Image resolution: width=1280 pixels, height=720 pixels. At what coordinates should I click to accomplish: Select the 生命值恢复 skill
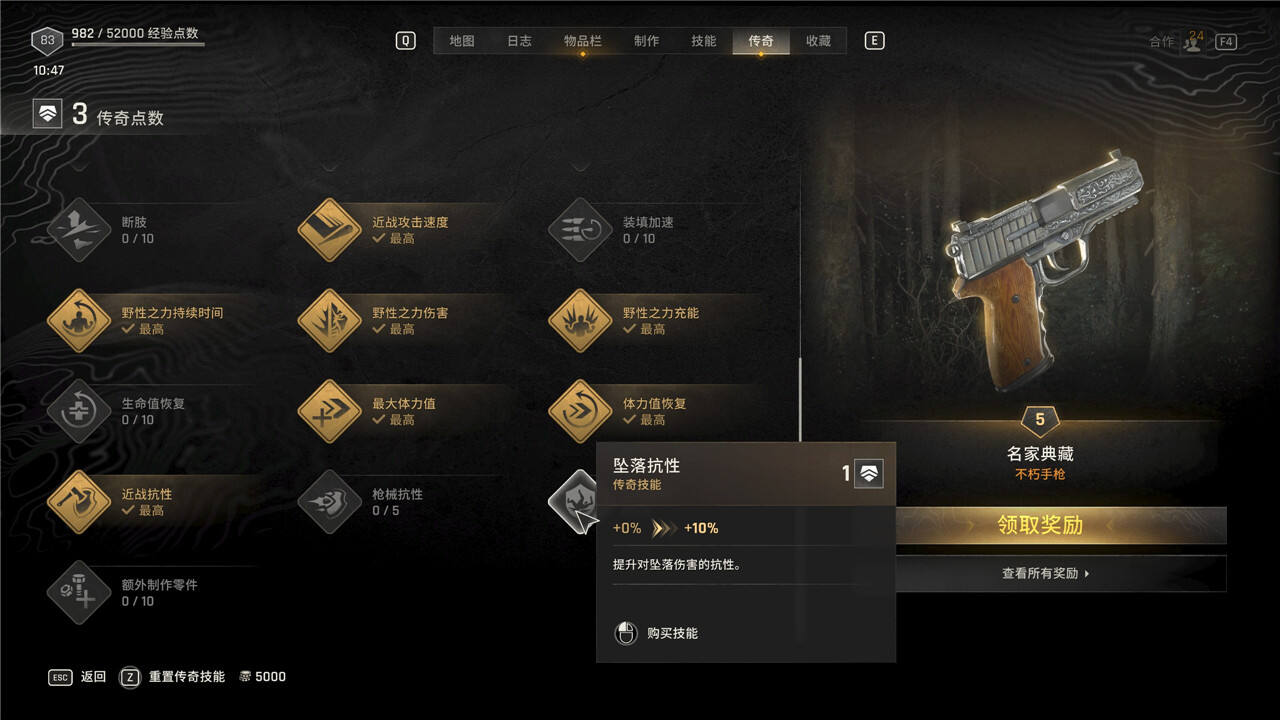[x=79, y=411]
